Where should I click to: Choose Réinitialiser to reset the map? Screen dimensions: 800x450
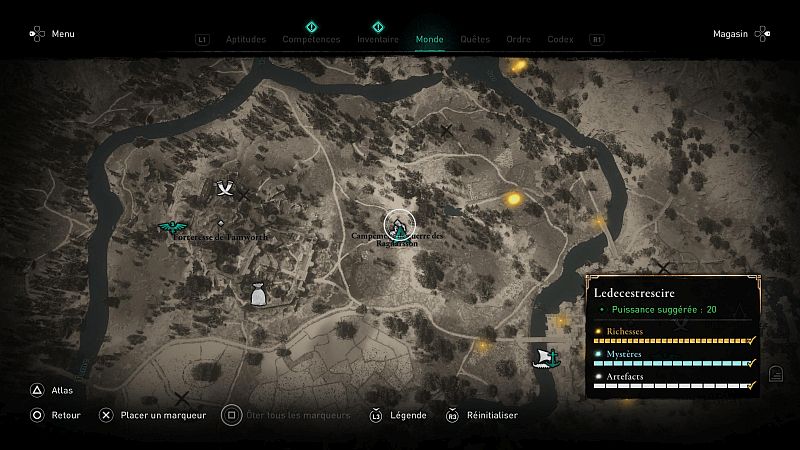(x=482, y=415)
